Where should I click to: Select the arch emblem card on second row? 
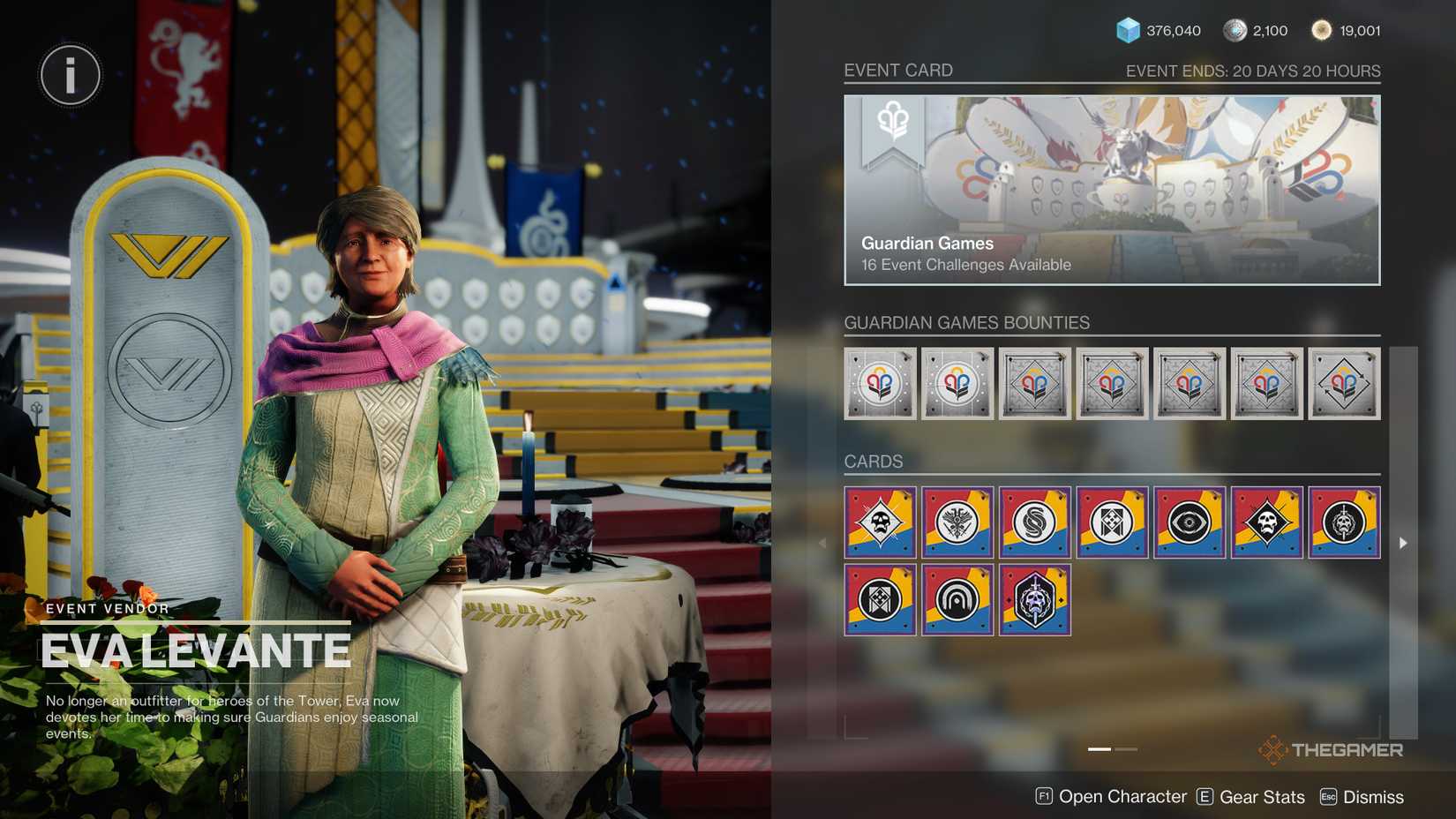point(957,600)
